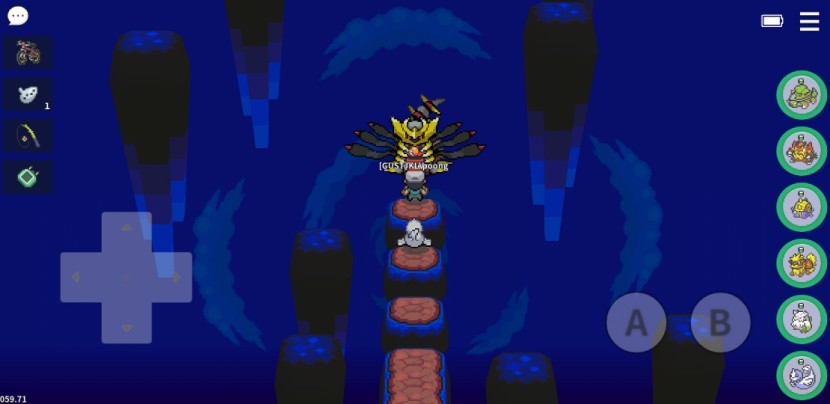The image size is (830, 404).
Task: Open the chat bubble
Action: tap(18, 16)
